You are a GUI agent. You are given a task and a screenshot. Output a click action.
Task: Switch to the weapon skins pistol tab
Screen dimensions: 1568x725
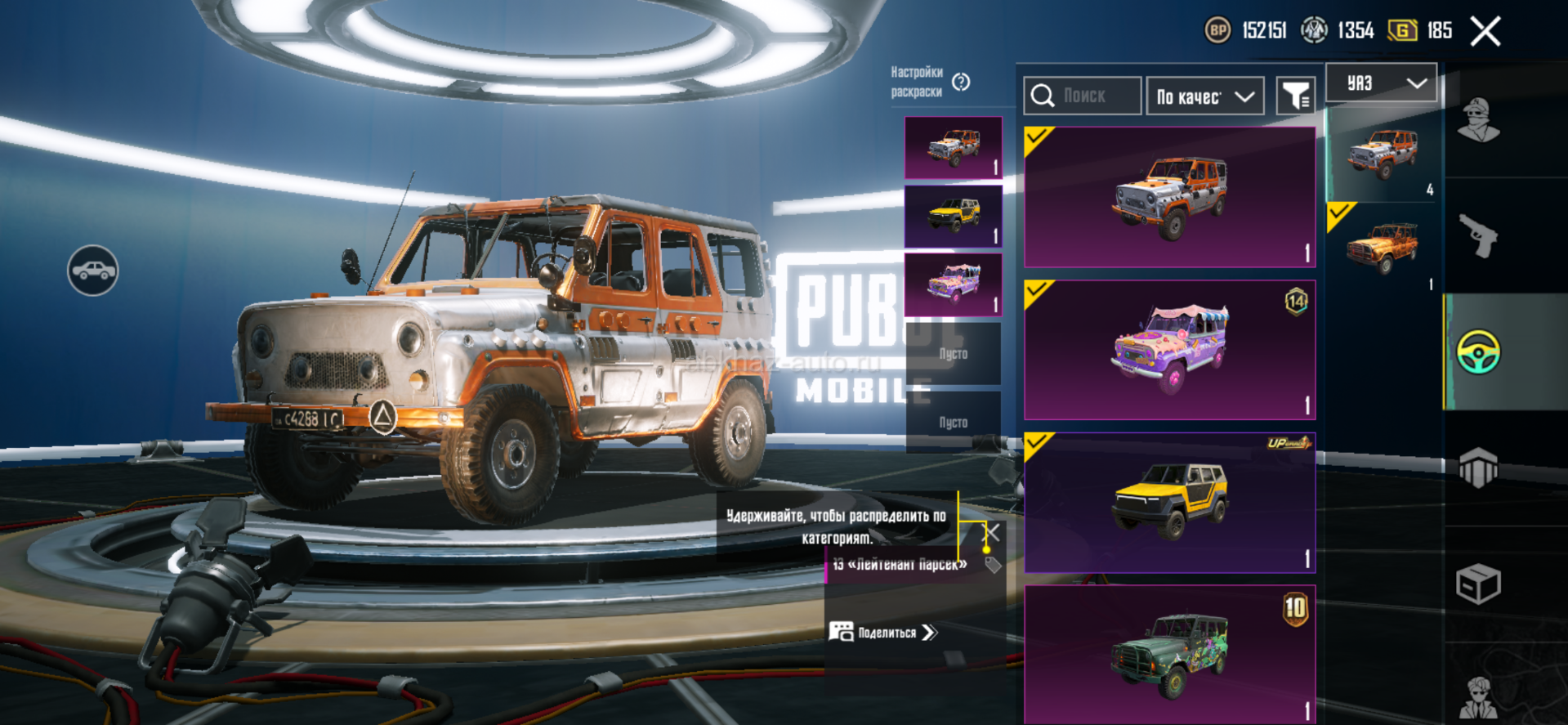click(x=1478, y=236)
